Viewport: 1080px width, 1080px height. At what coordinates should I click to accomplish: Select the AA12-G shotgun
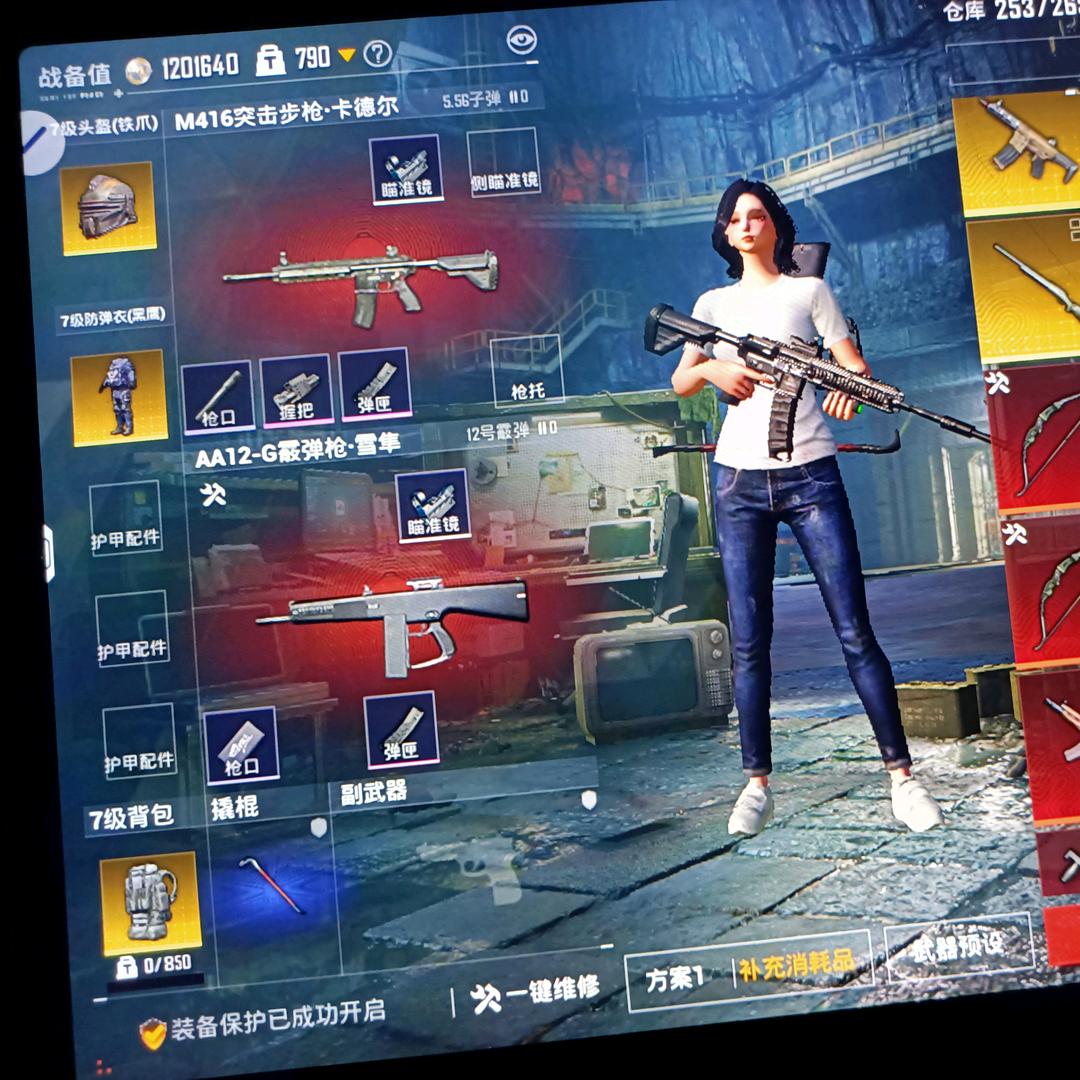pos(395,615)
